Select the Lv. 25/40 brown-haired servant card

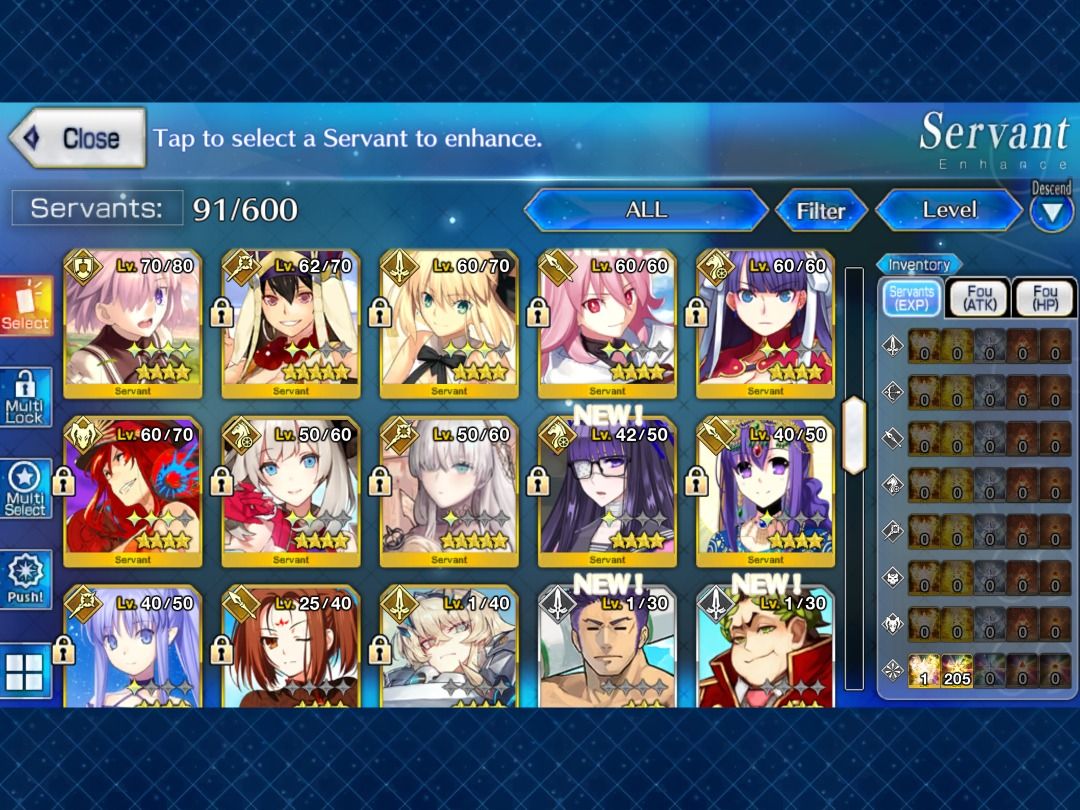[x=291, y=647]
